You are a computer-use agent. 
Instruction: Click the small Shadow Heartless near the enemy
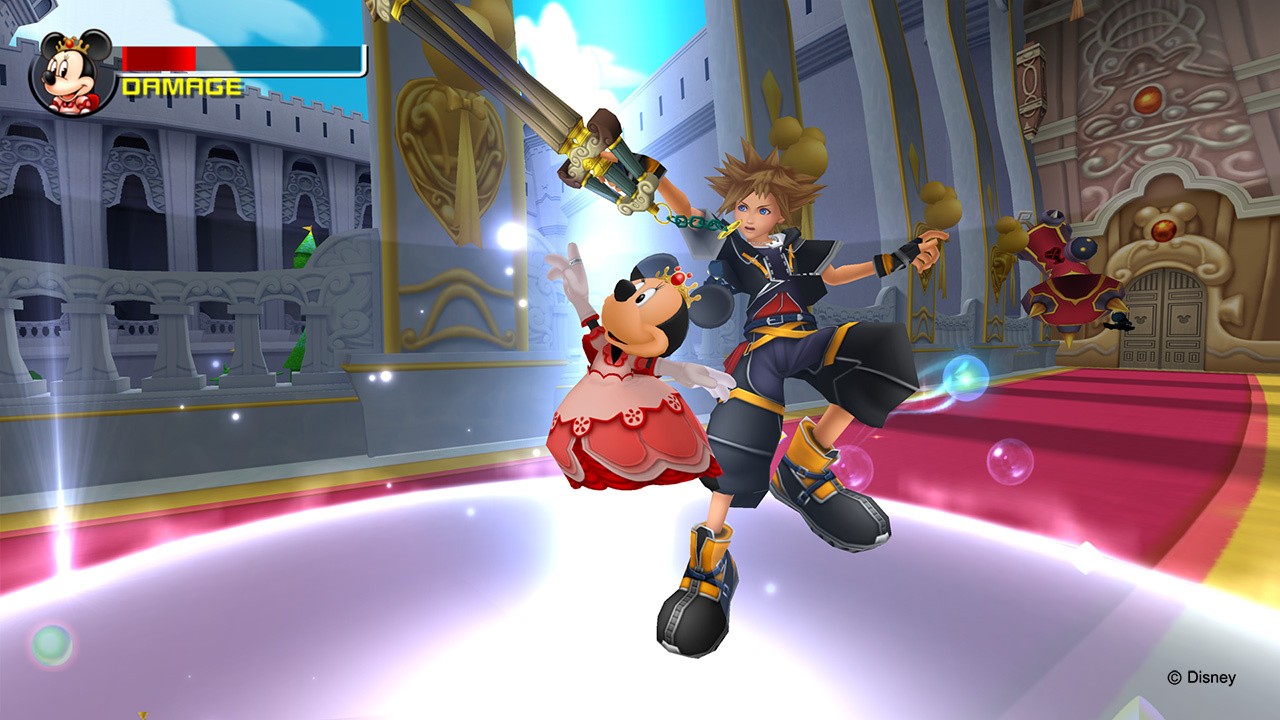pyautogui.click(x=1118, y=322)
